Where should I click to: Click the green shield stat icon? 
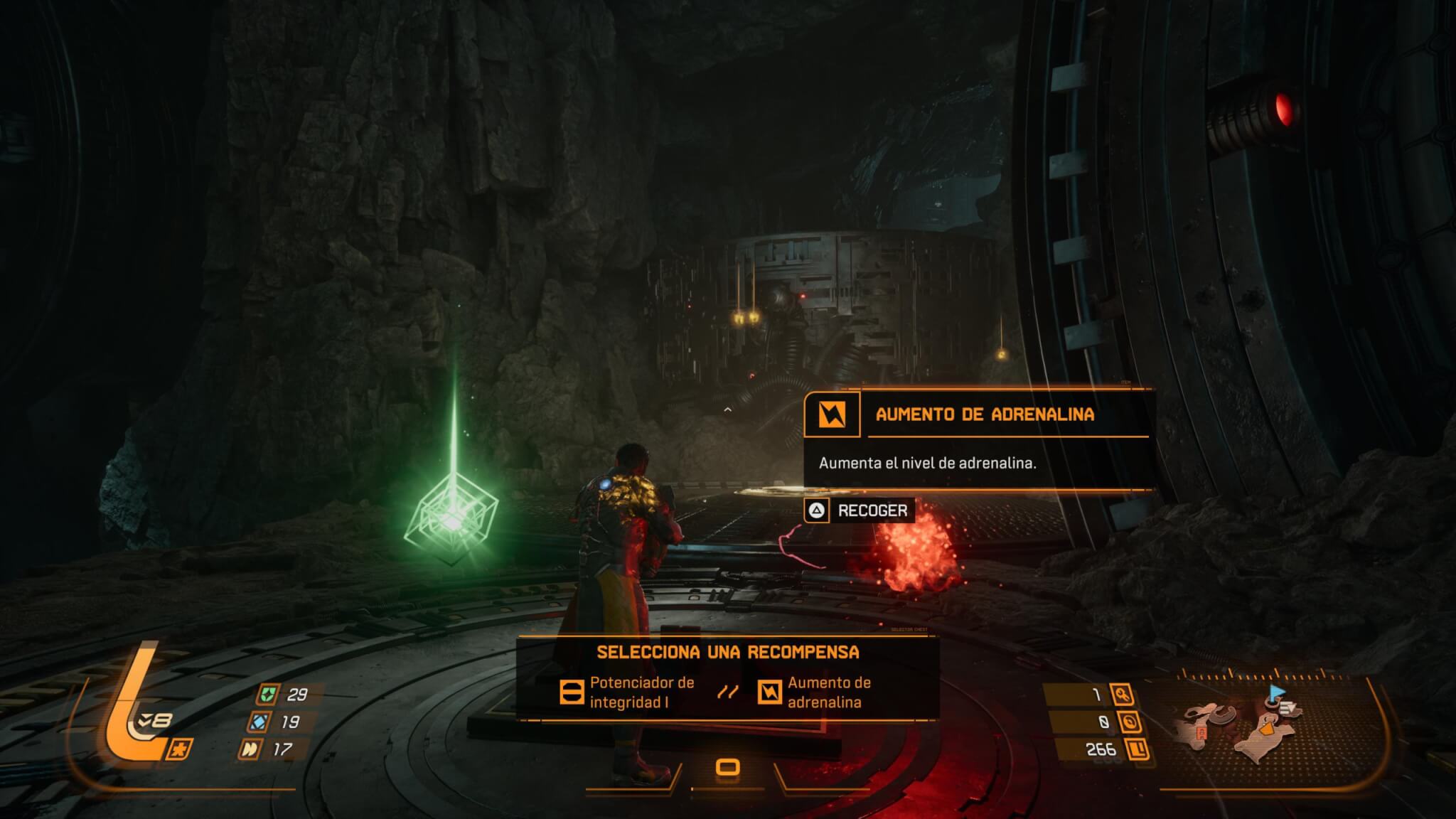tap(268, 694)
